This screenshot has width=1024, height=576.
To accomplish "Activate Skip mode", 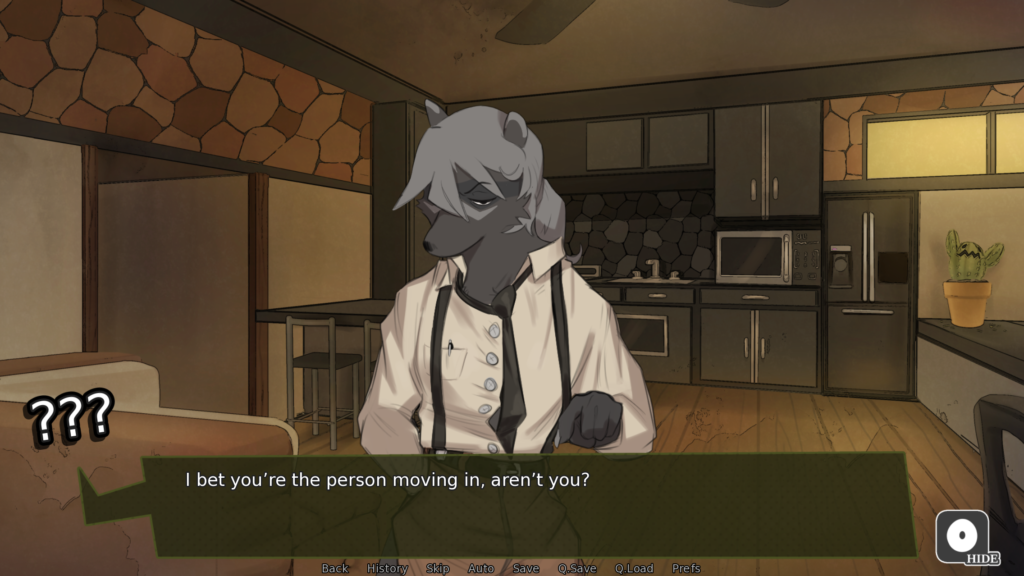I will (x=438, y=568).
